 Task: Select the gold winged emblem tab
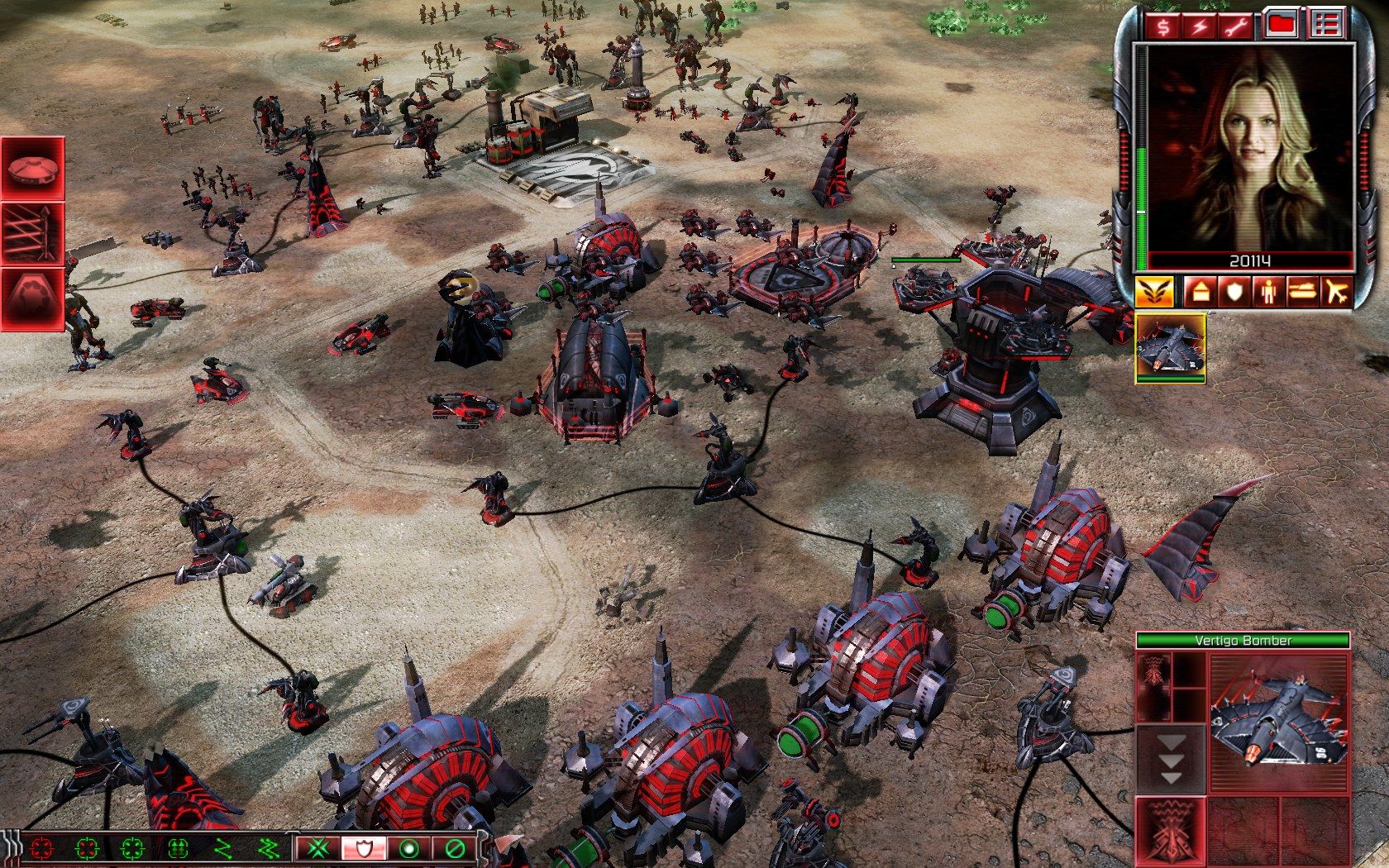[x=1154, y=291]
